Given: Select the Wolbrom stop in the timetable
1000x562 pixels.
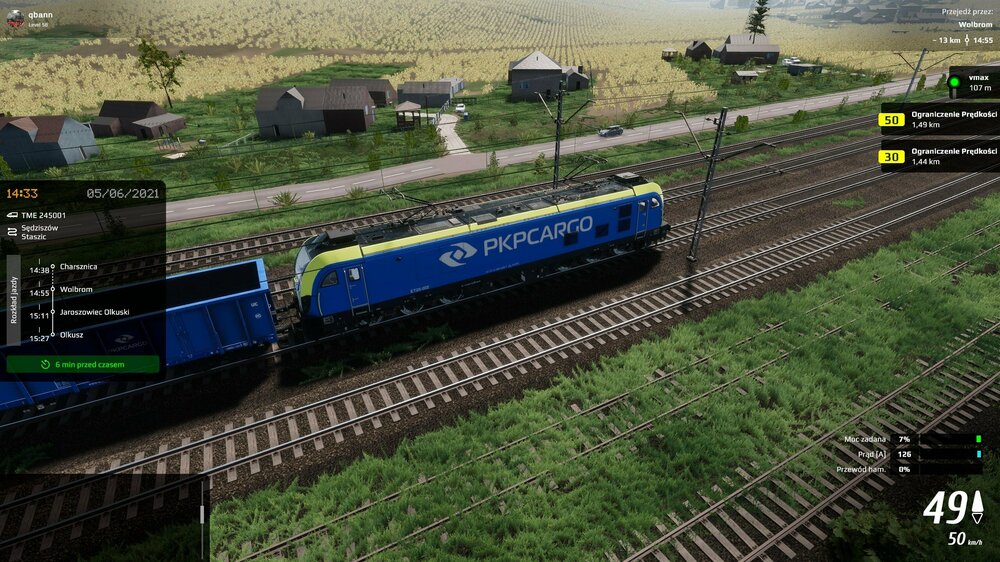Looking at the screenshot, I should [77, 290].
